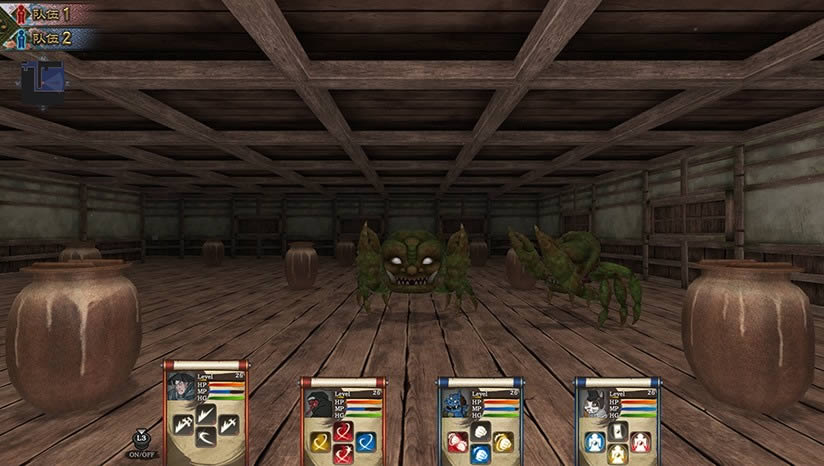Select the red-masked character portrait
Image resolution: width=824 pixels, height=466 pixels.
click(319, 402)
